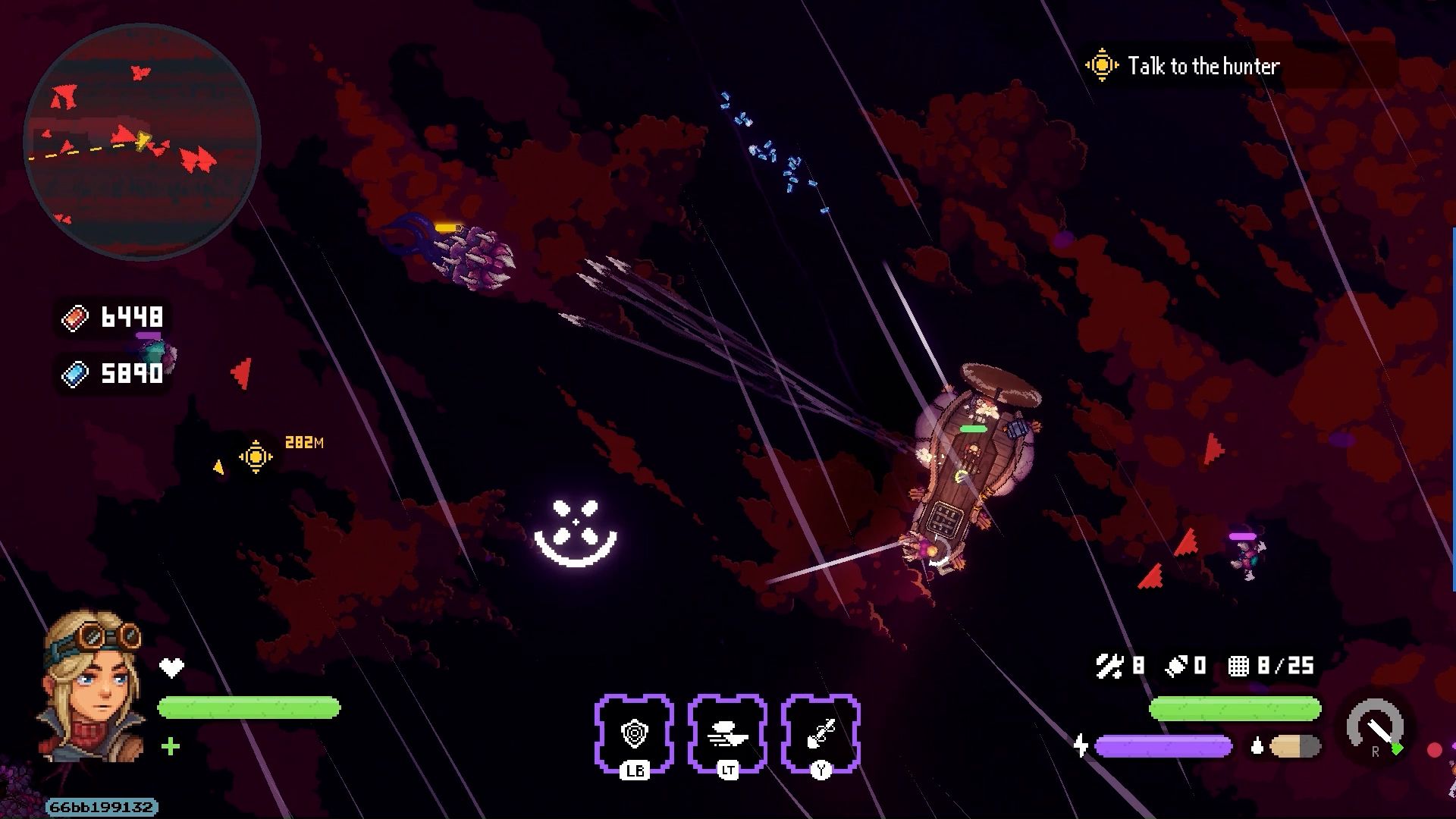Click the repair tools wrench icon

click(x=1109, y=666)
